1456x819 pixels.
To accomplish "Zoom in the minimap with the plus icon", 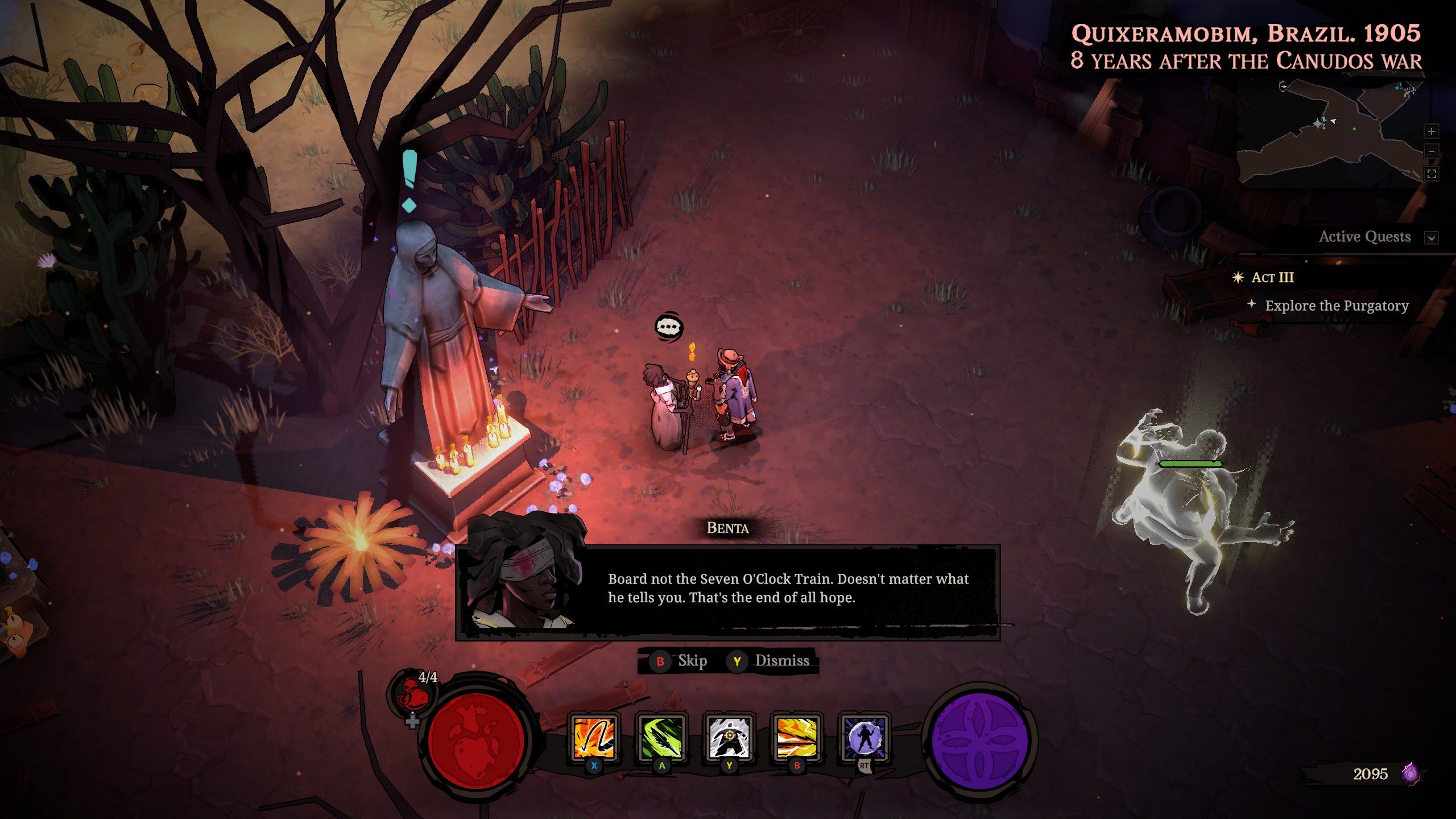I will tap(1432, 131).
